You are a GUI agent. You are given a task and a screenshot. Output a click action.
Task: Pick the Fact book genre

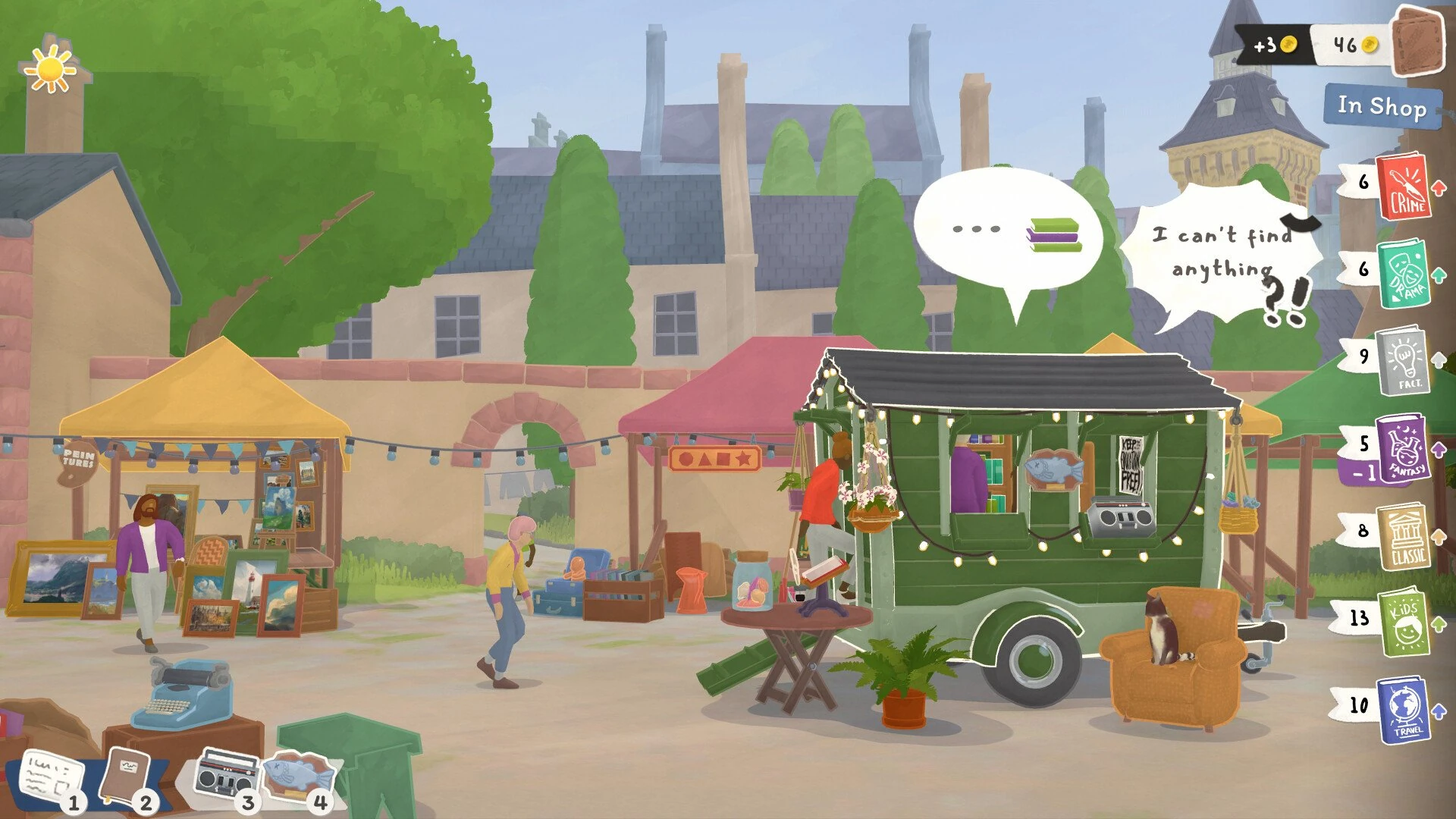(1404, 361)
